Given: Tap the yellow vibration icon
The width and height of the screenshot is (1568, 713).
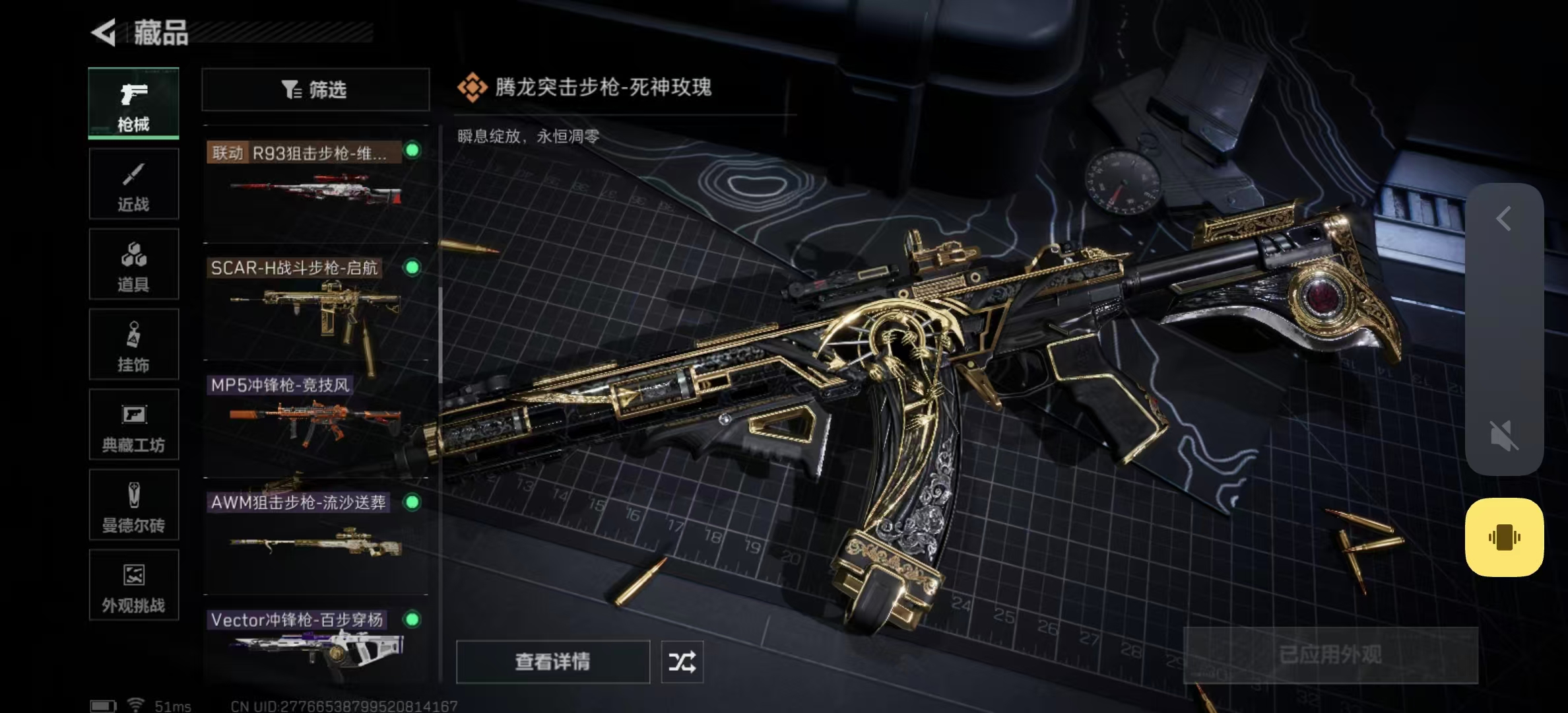Looking at the screenshot, I should [x=1504, y=537].
